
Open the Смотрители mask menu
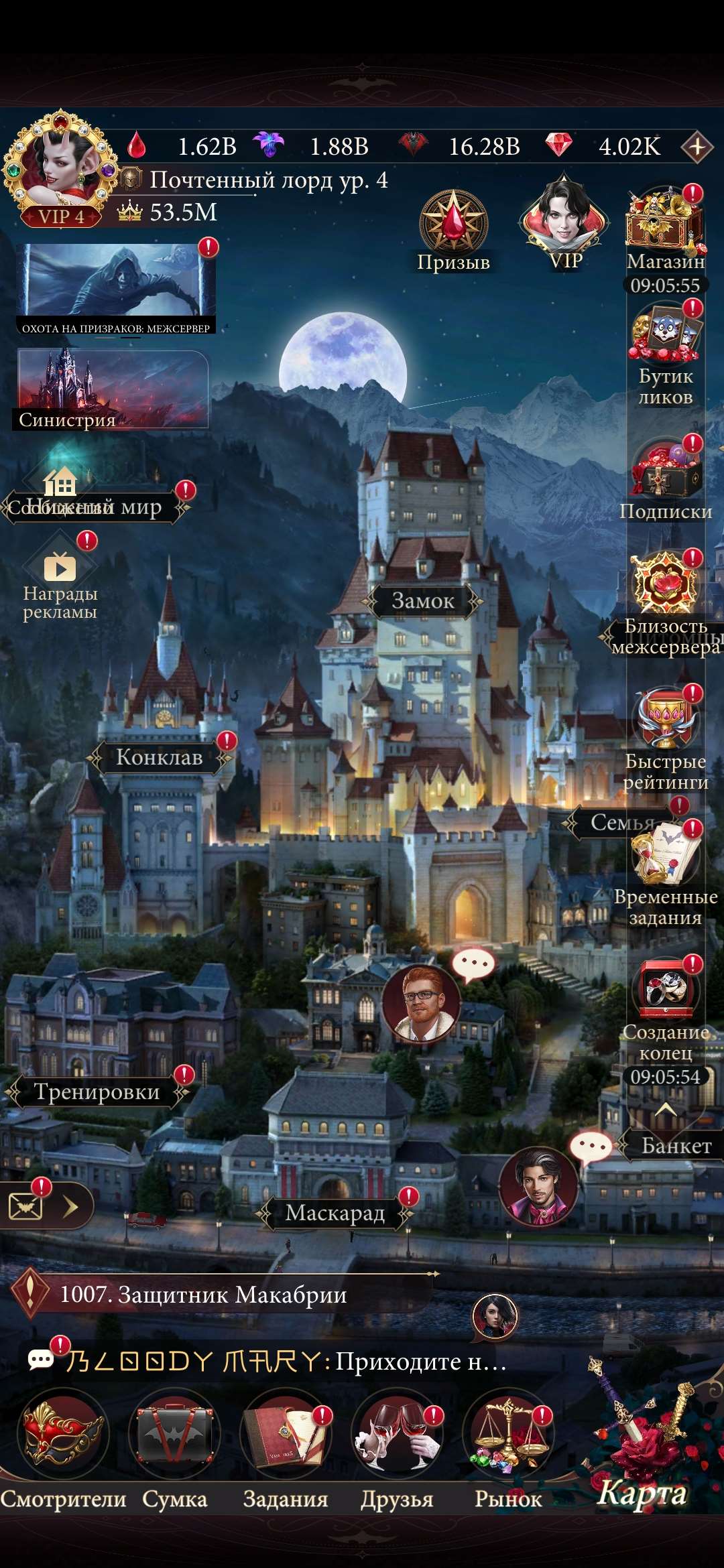click(x=63, y=1434)
